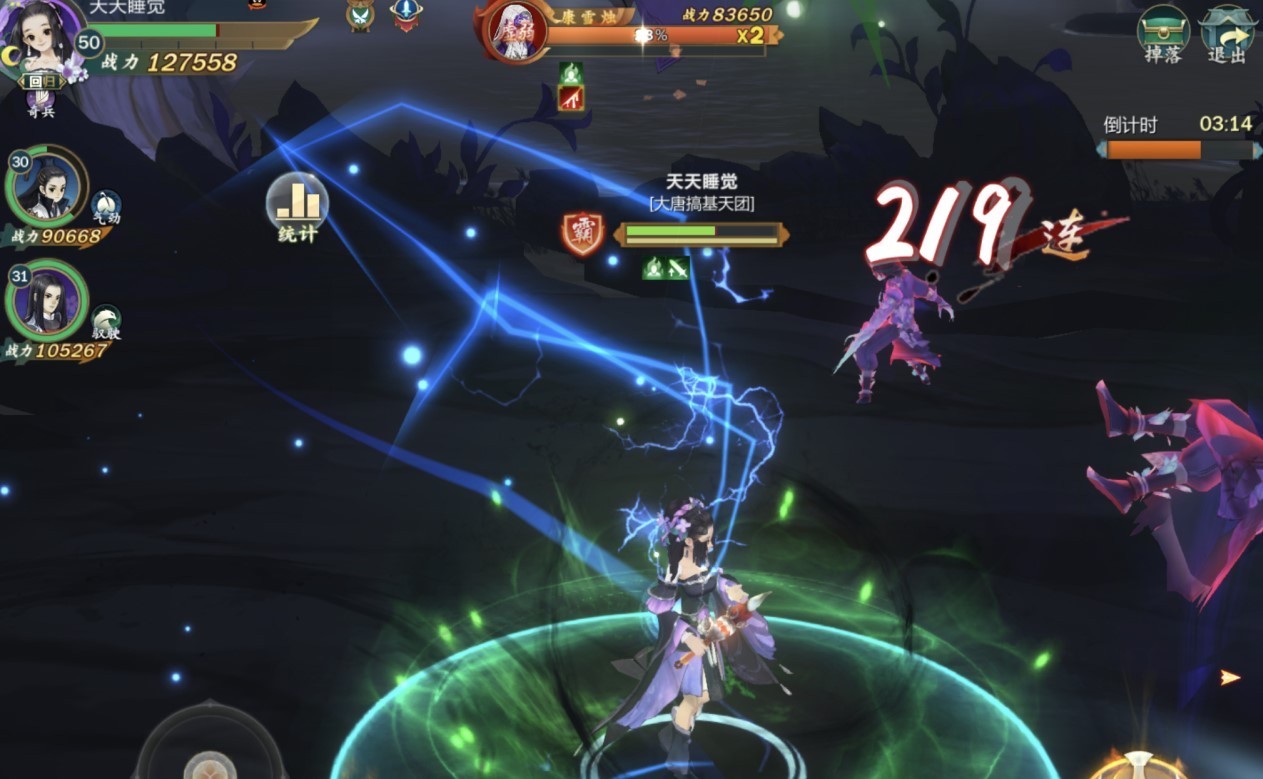
Task: Tap the red 霸 shield badge
Action: pos(582,233)
